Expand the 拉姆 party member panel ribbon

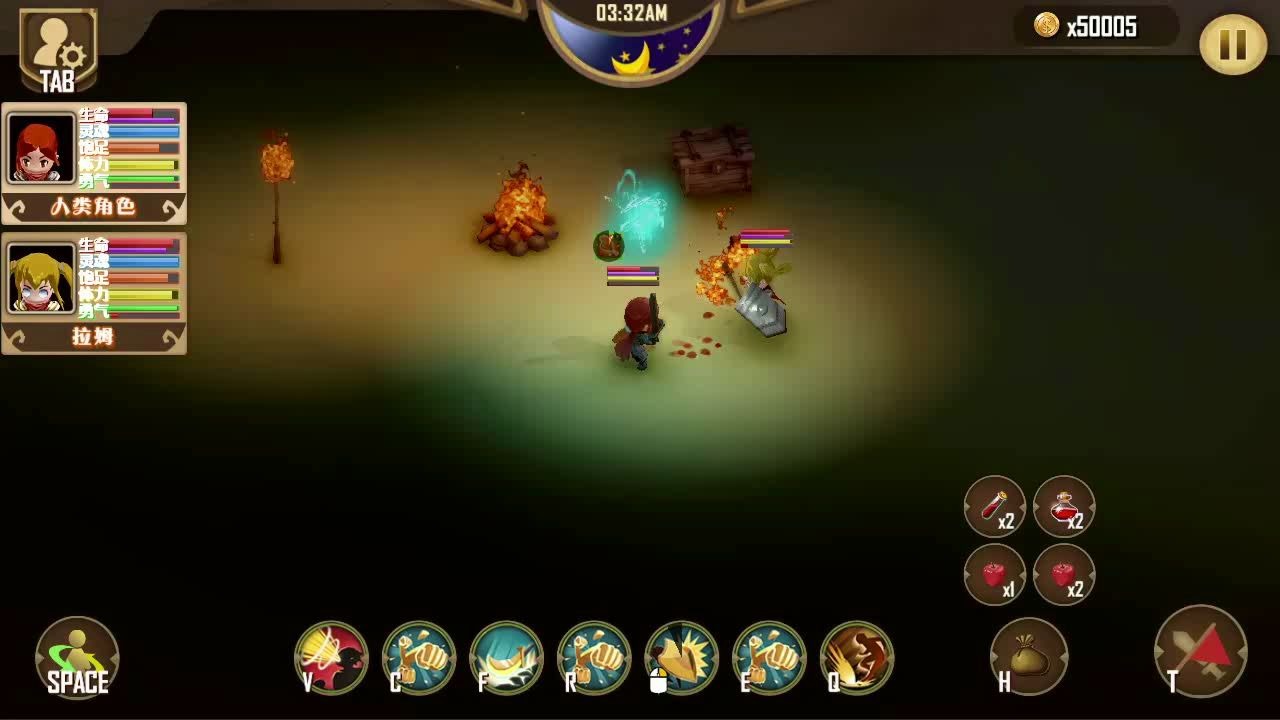(93, 338)
